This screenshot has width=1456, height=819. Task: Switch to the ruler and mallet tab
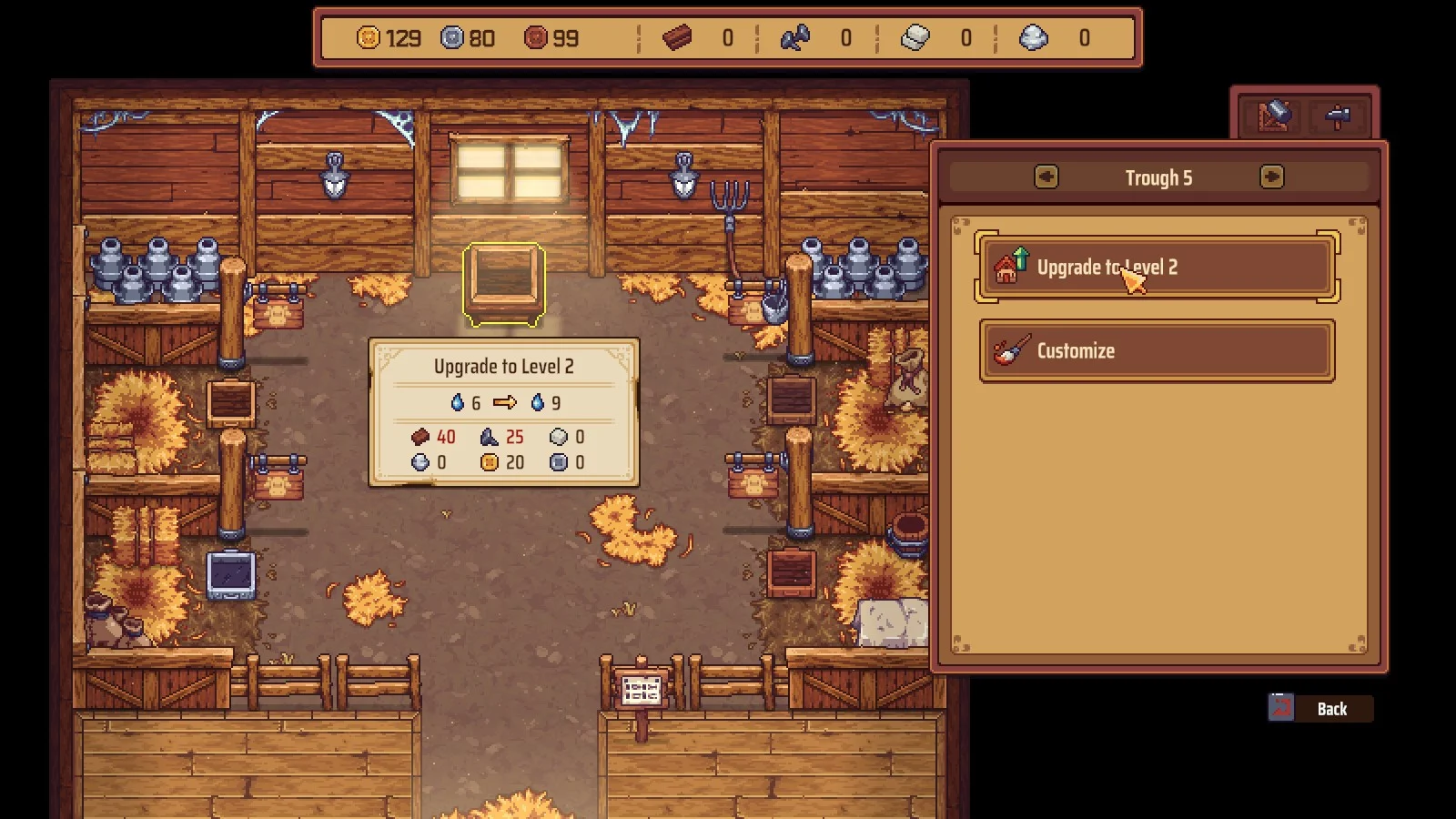[1274, 116]
